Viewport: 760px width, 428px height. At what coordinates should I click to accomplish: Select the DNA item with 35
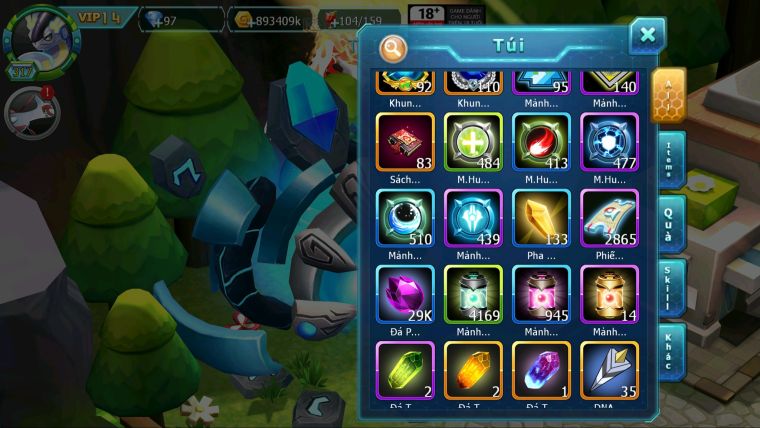(609, 370)
